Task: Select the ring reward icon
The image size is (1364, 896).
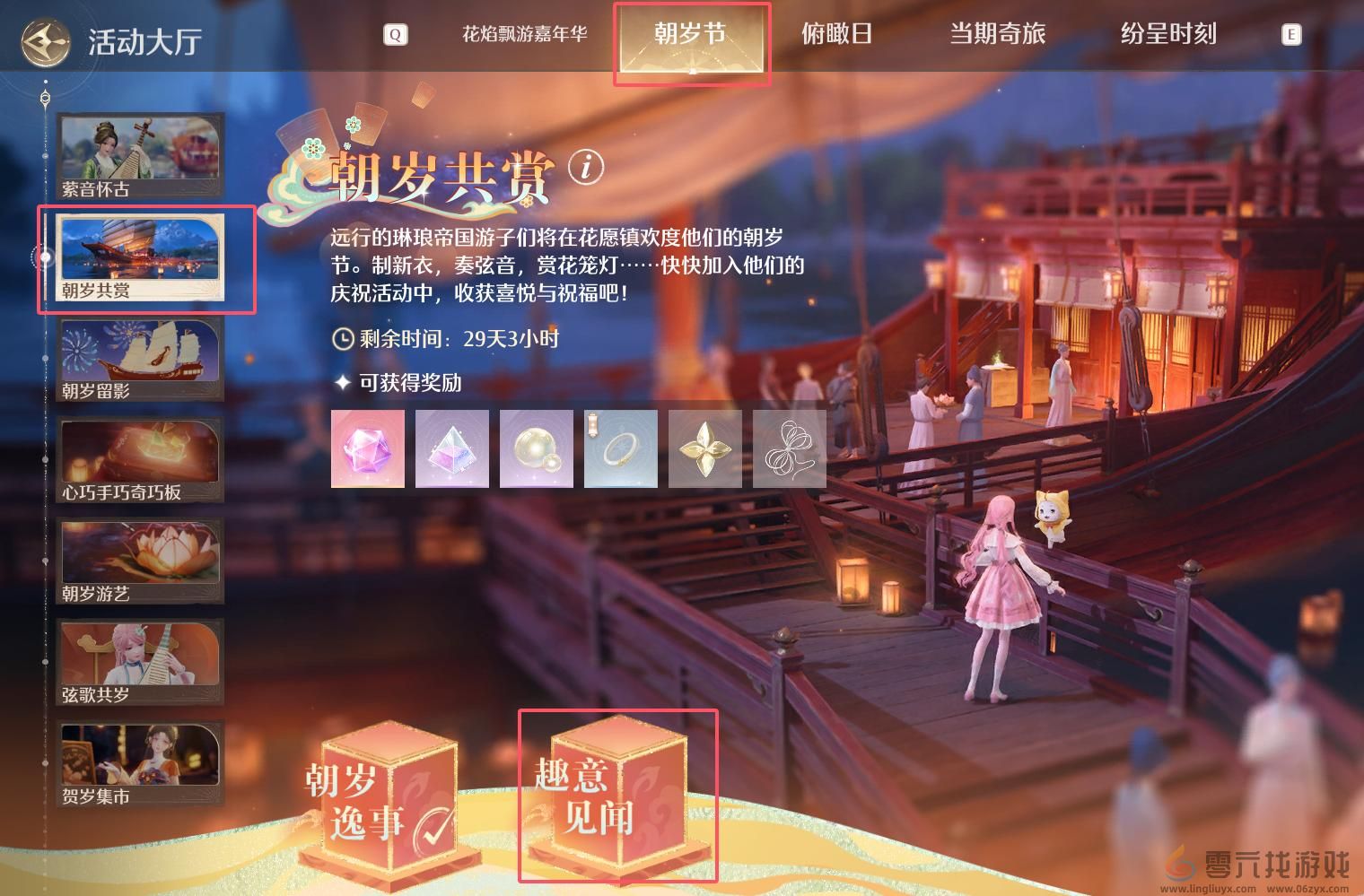Action: 620,448
